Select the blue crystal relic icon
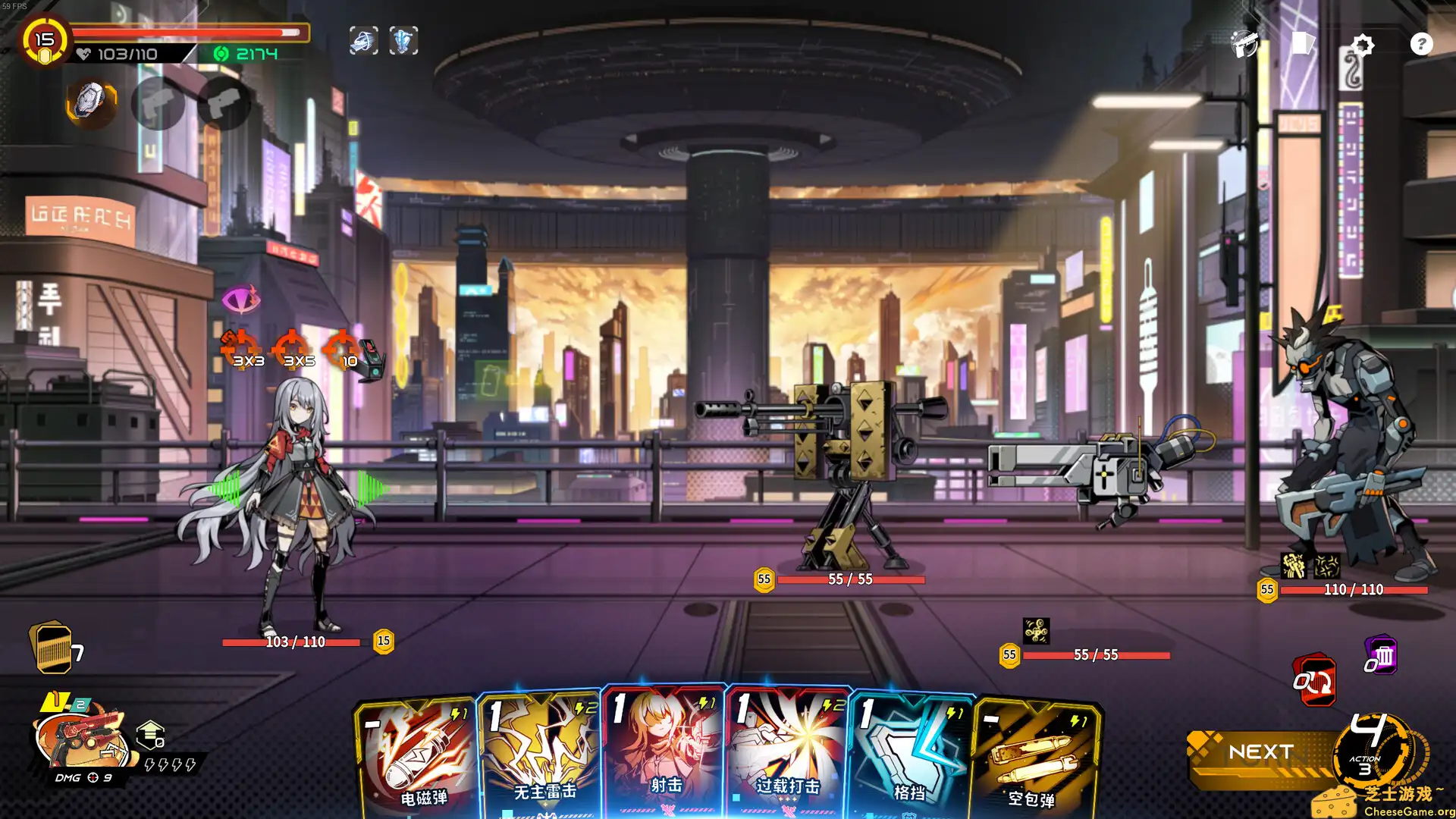 coord(403,41)
